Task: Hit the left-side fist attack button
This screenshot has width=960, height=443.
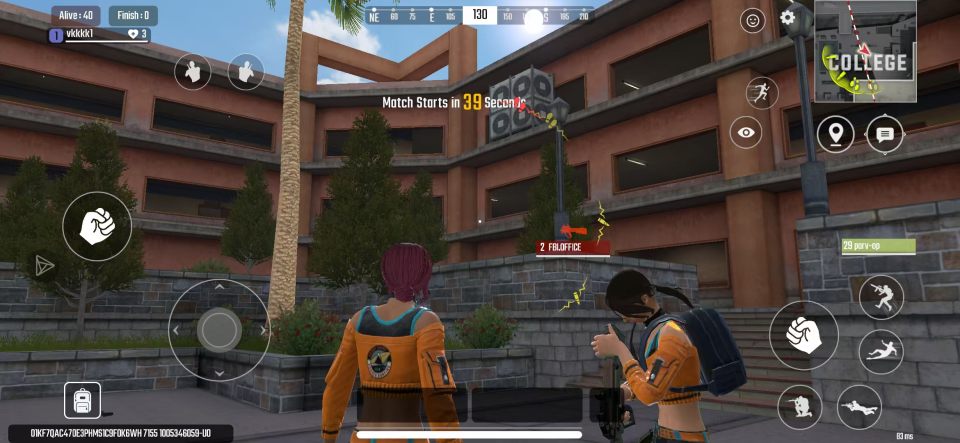Action: pos(97,226)
